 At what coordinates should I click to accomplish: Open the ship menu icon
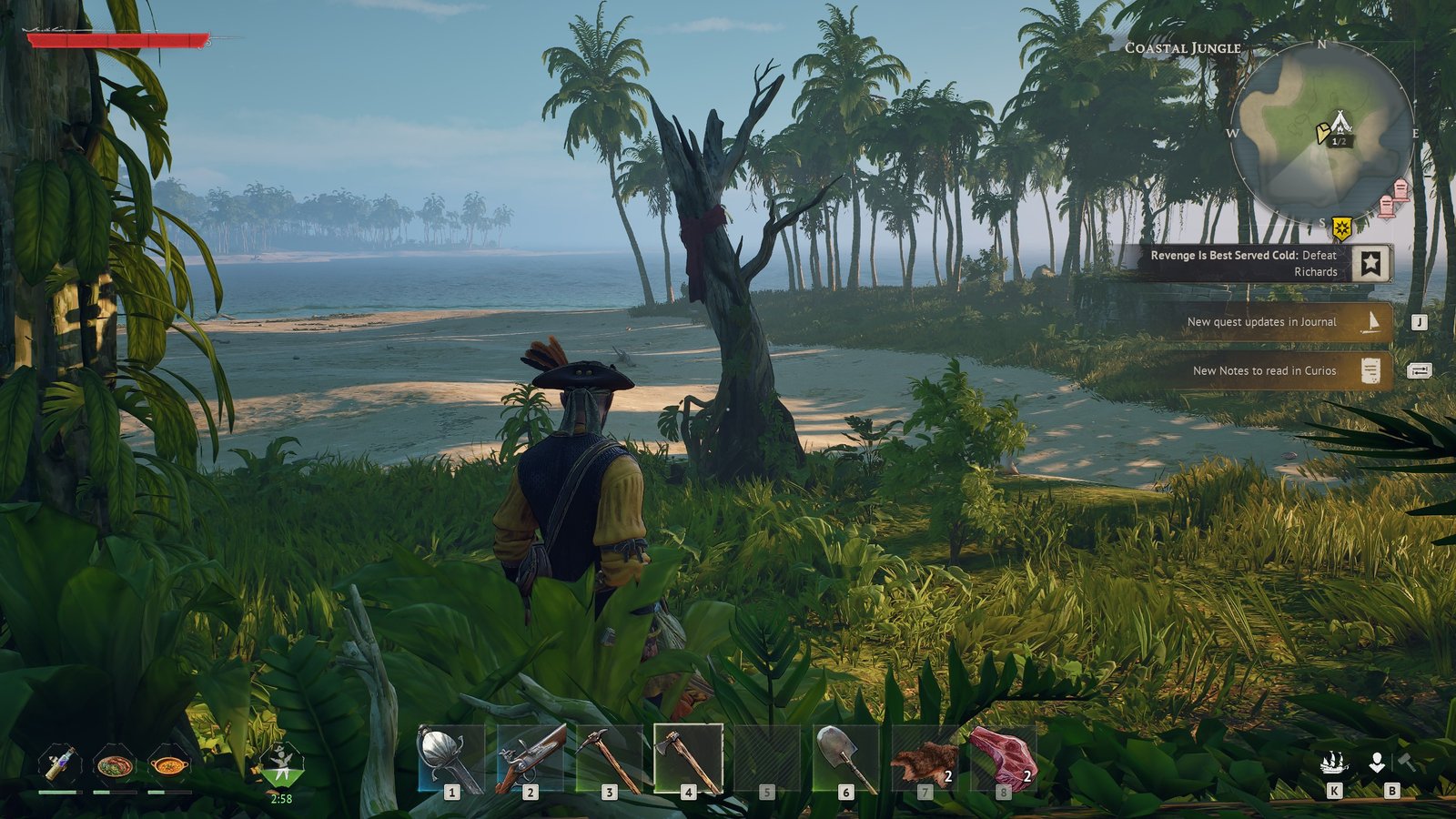tap(1333, 763)
